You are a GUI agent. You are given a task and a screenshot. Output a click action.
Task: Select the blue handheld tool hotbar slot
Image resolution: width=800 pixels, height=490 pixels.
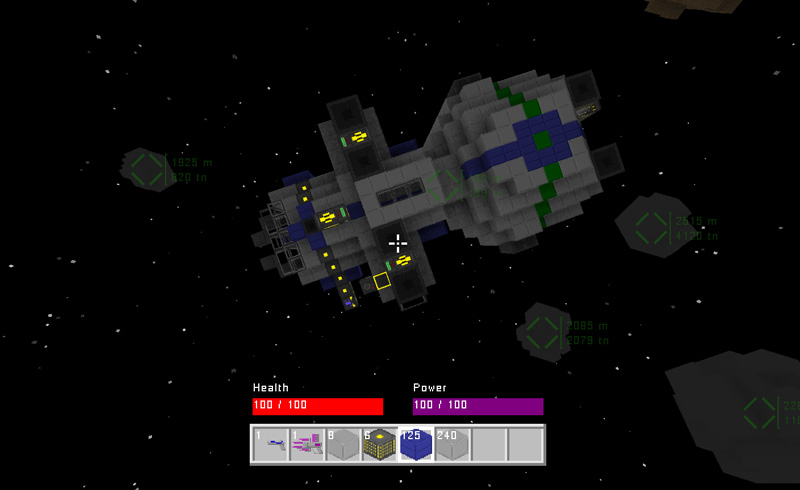tap(270, 445)
